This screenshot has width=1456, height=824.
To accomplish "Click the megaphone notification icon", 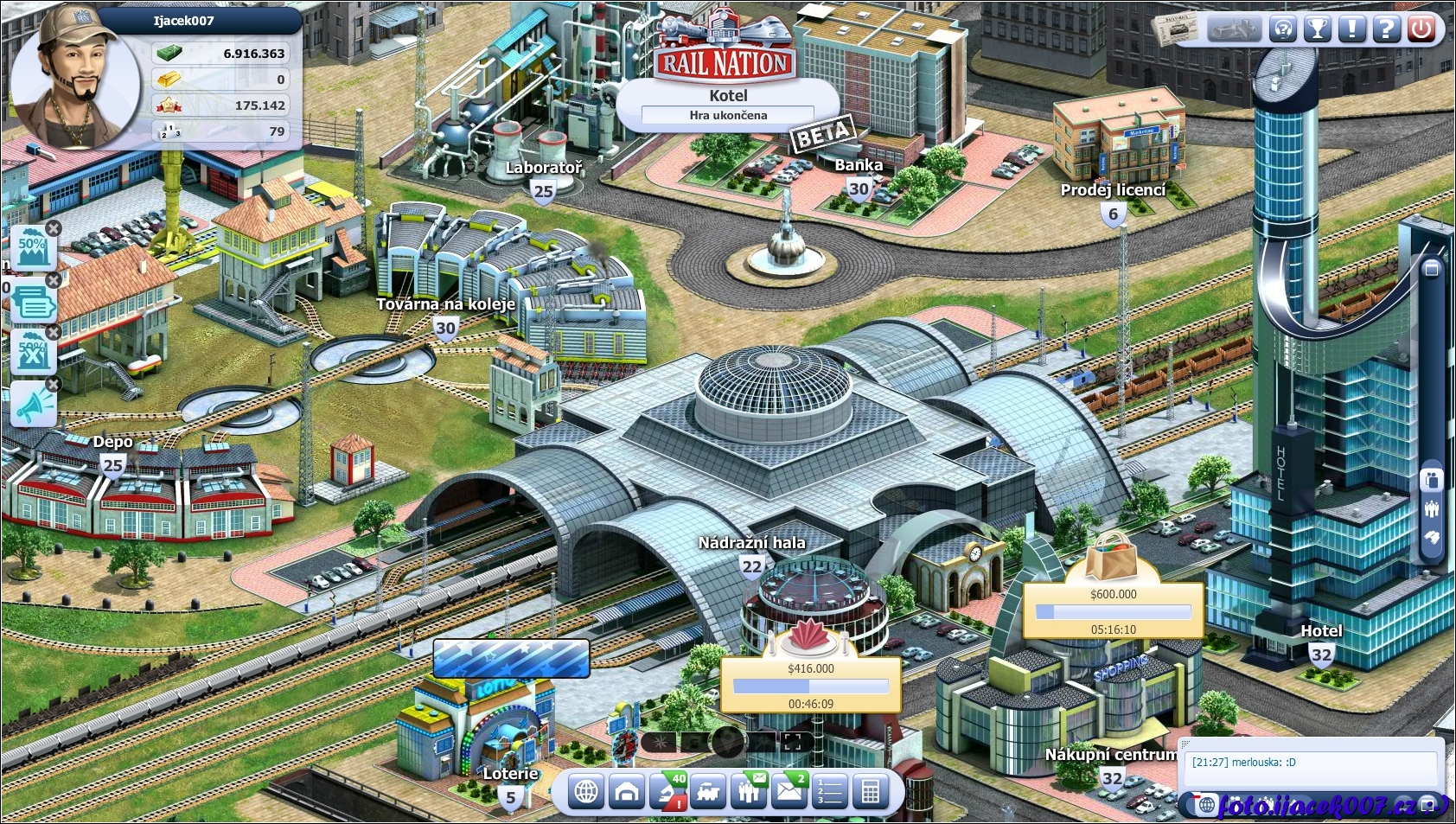I will (x=34, y=405).
